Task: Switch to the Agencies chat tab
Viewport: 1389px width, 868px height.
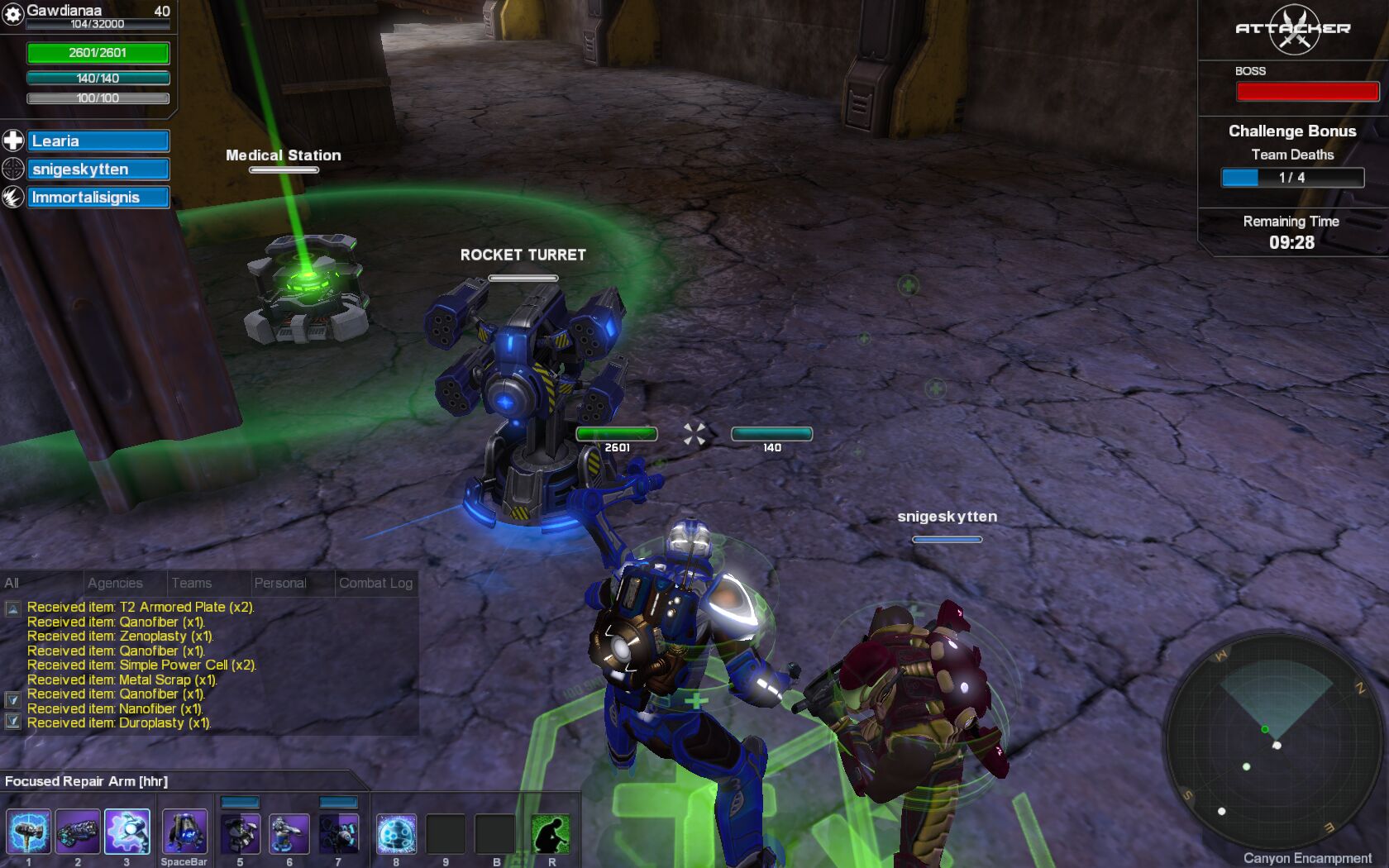Action: (x=115, y=583)
